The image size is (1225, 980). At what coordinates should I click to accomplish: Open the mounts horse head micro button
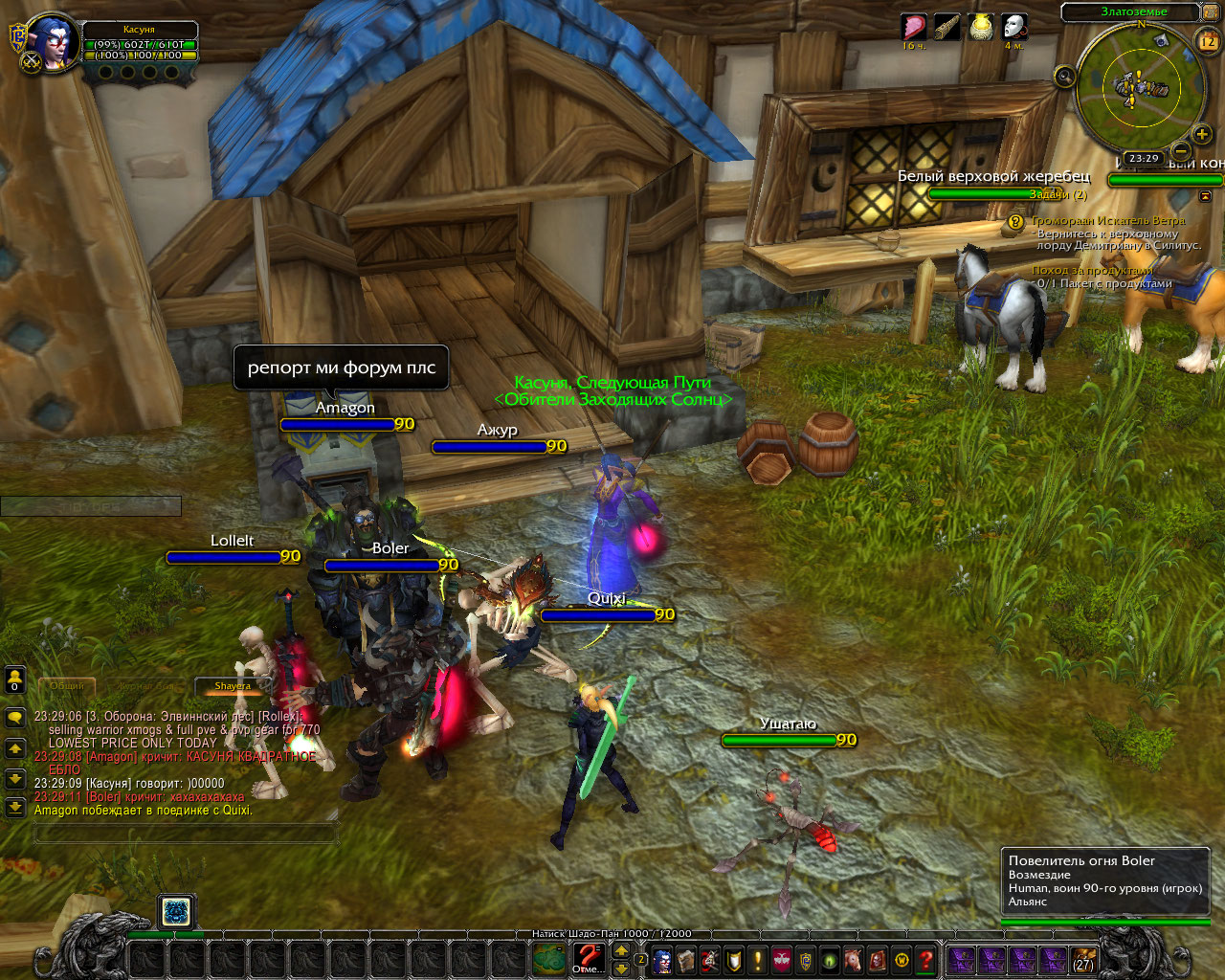click(854, 959)
